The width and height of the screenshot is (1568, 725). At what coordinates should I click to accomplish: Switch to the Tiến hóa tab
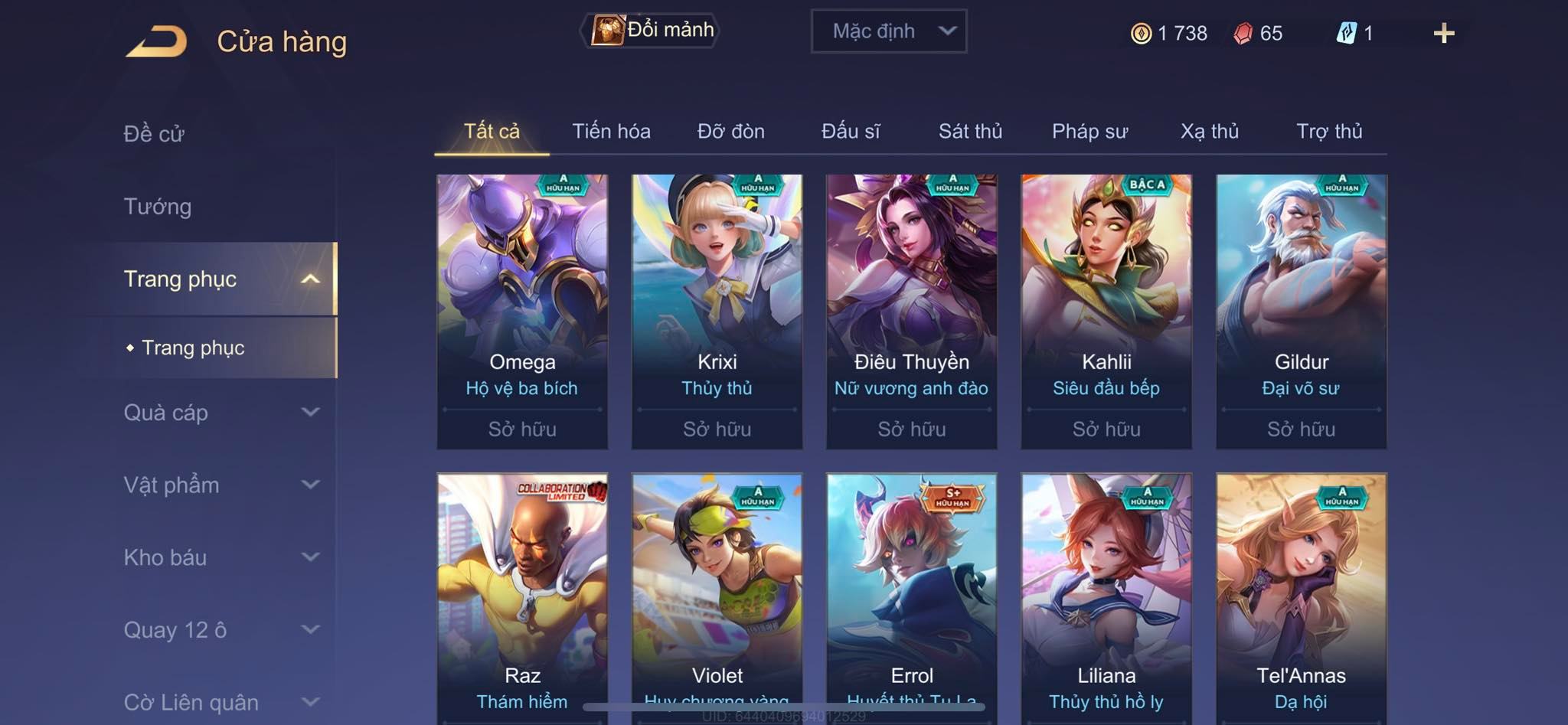[611, 132]
